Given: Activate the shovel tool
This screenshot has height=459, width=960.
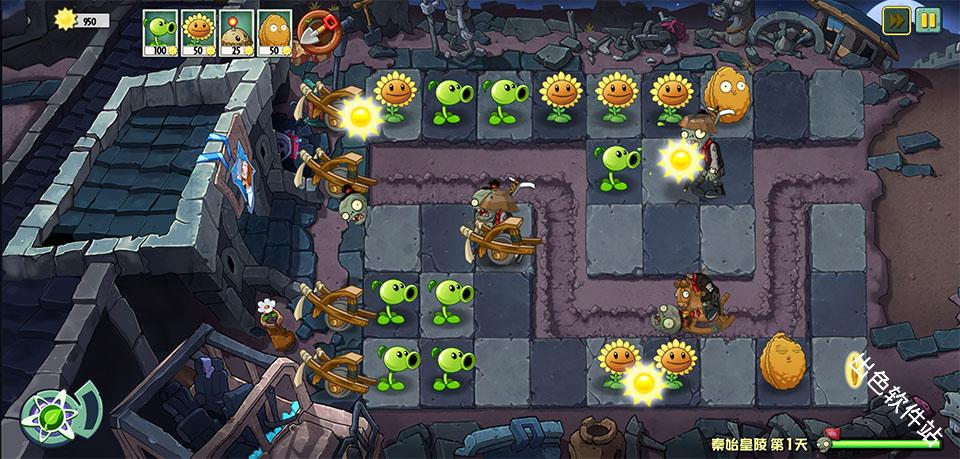Looking at the screenshot, I should click(317, 31).
